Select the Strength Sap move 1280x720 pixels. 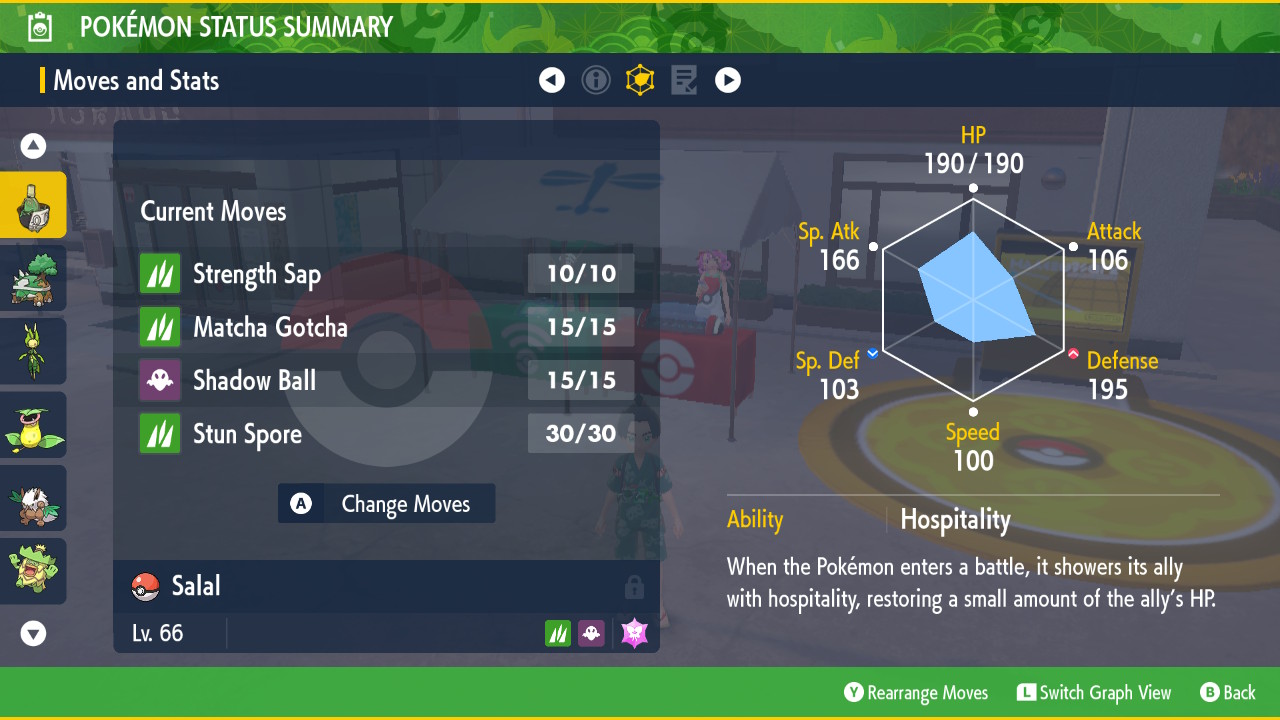click(x=386, y=274)
